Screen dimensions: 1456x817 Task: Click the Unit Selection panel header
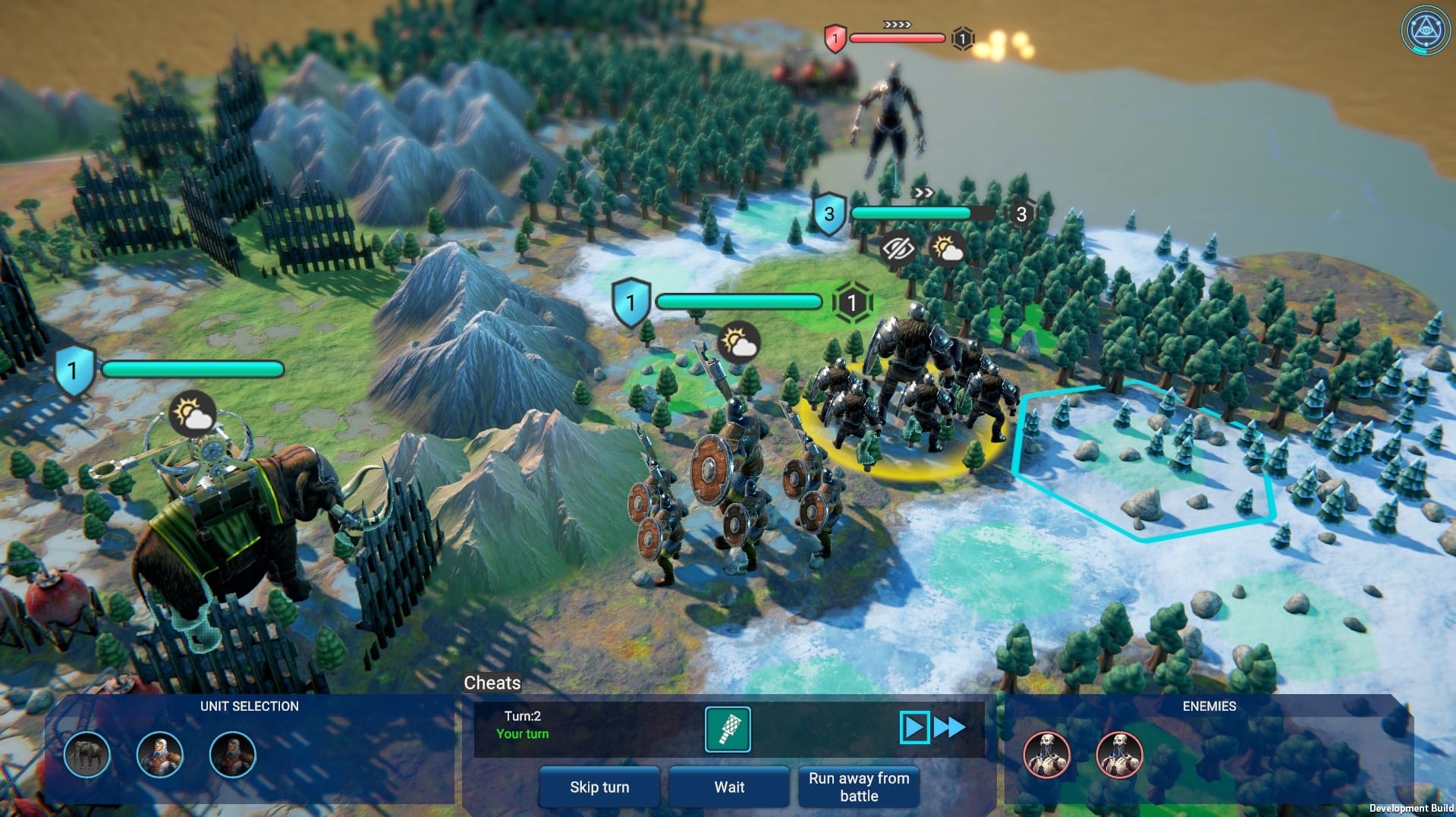pyautogui.click(x=250, y=705)
